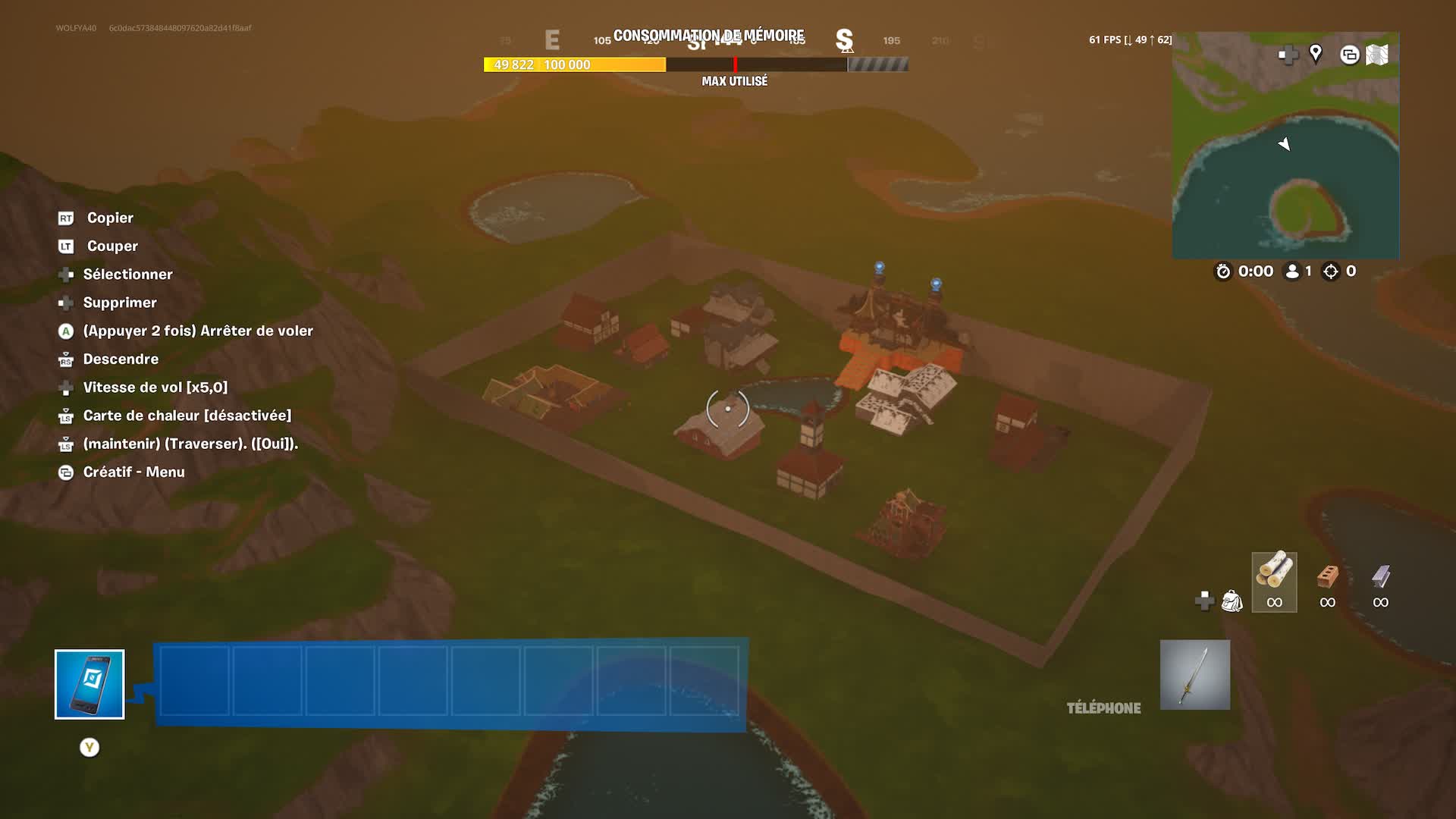Toggle Carte de chaleur from désactivée state
Viewport: 1456px width, 819px height.
[x=187, y=416]
